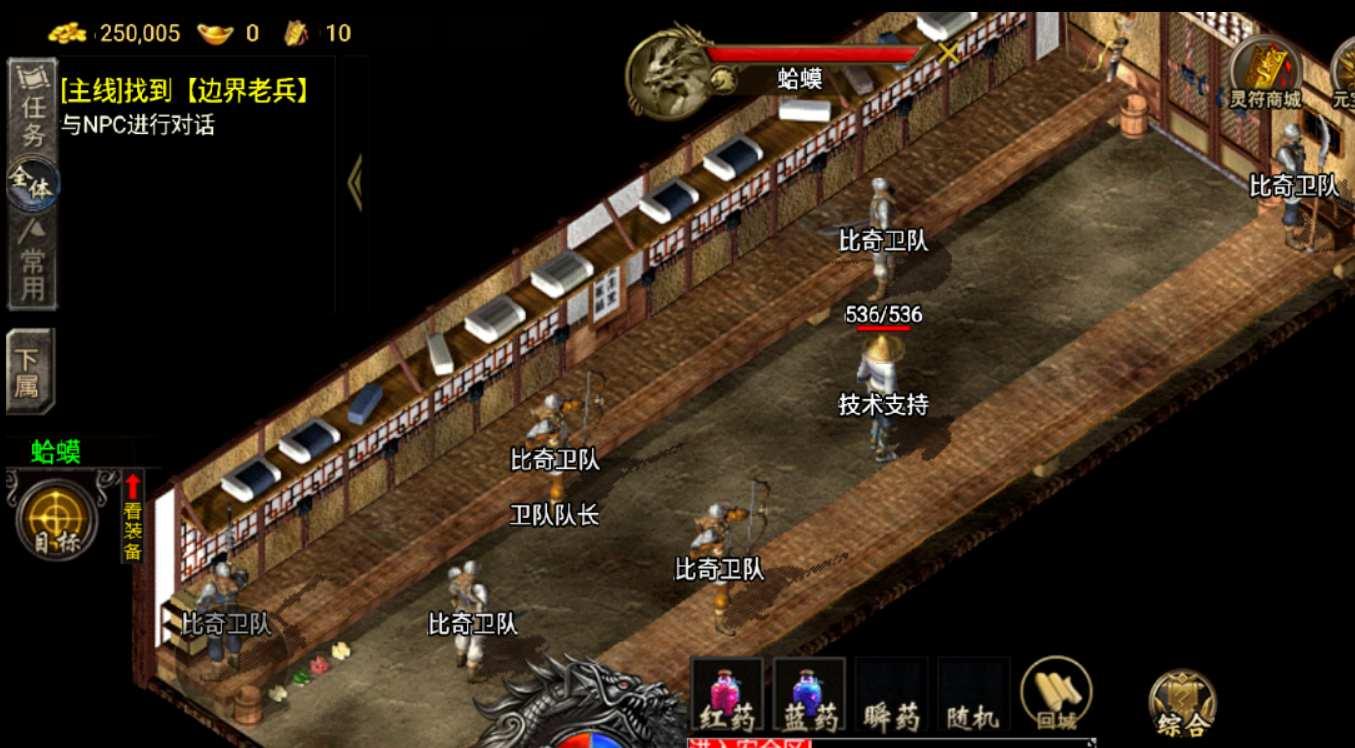Use the 蓝药 blue potion slot
The height and width of the screenshot is (748, 1355).
[809, 694]
